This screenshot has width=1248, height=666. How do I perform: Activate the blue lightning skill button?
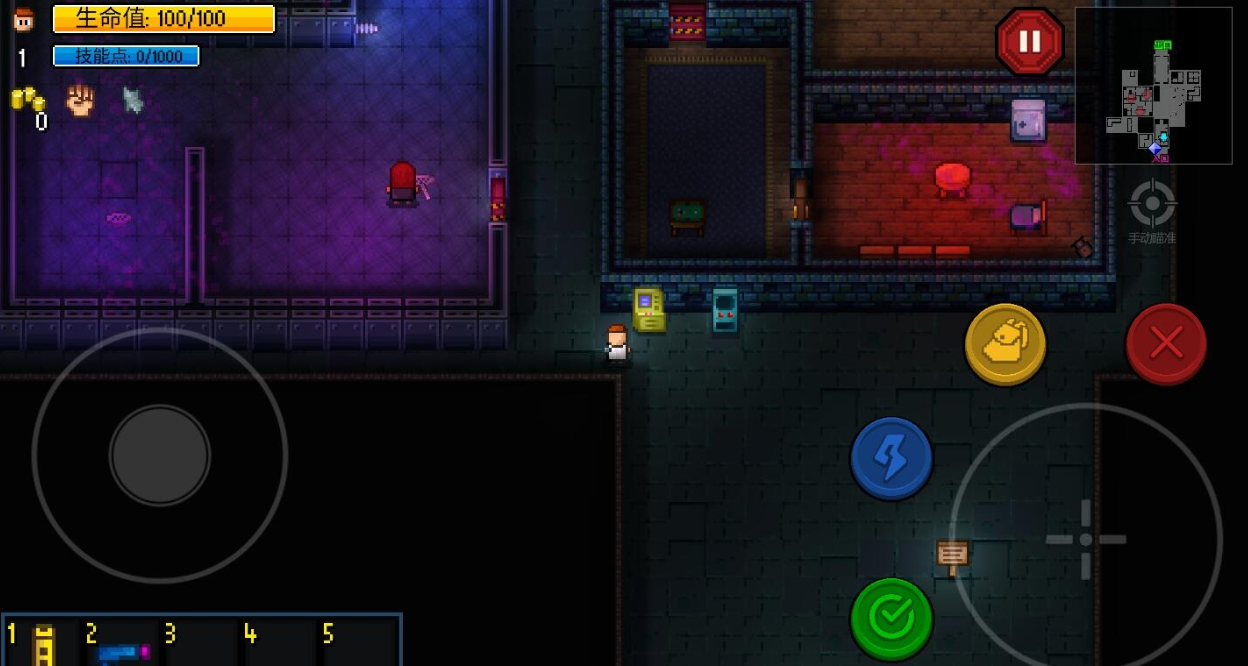coord(891,459)
